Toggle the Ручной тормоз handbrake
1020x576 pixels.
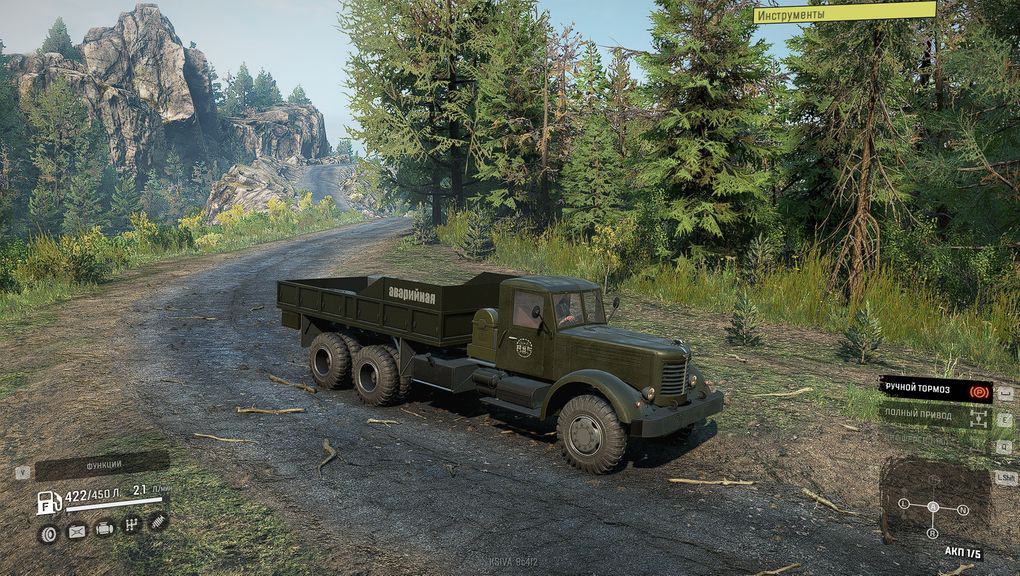(x=934, y=389)
